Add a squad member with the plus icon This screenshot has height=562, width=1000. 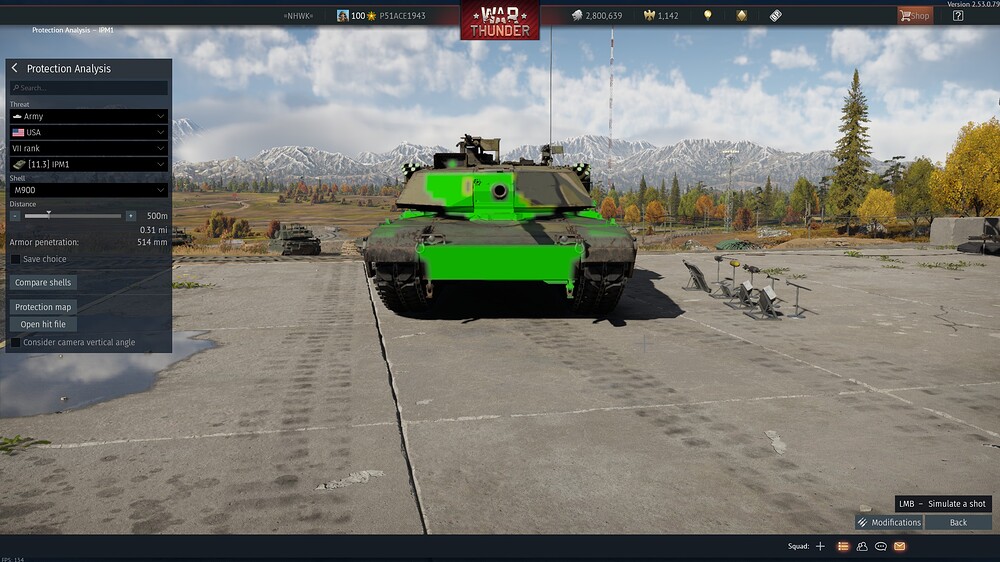tap(821, 546)
